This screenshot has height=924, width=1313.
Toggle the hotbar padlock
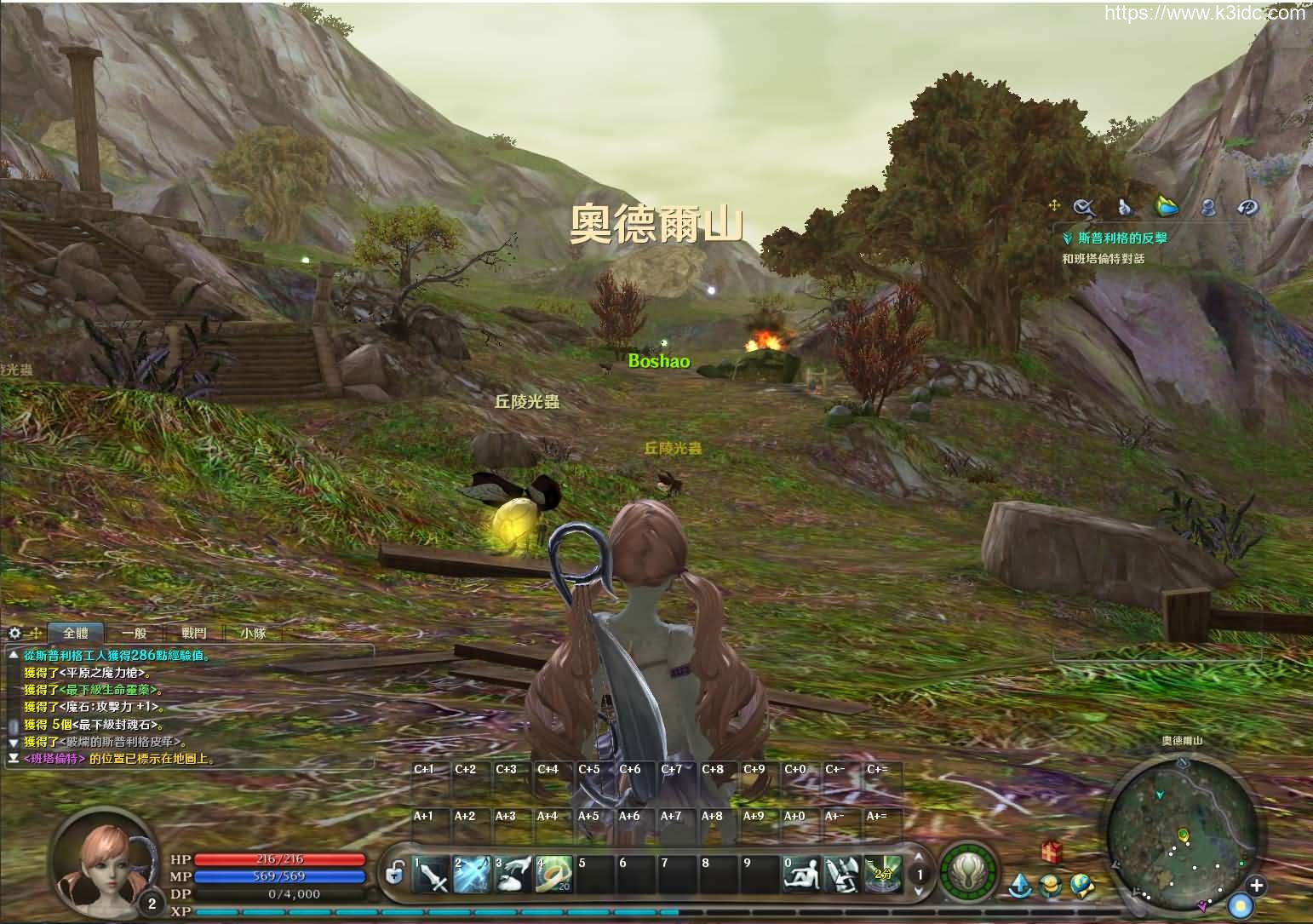point(393,874)
